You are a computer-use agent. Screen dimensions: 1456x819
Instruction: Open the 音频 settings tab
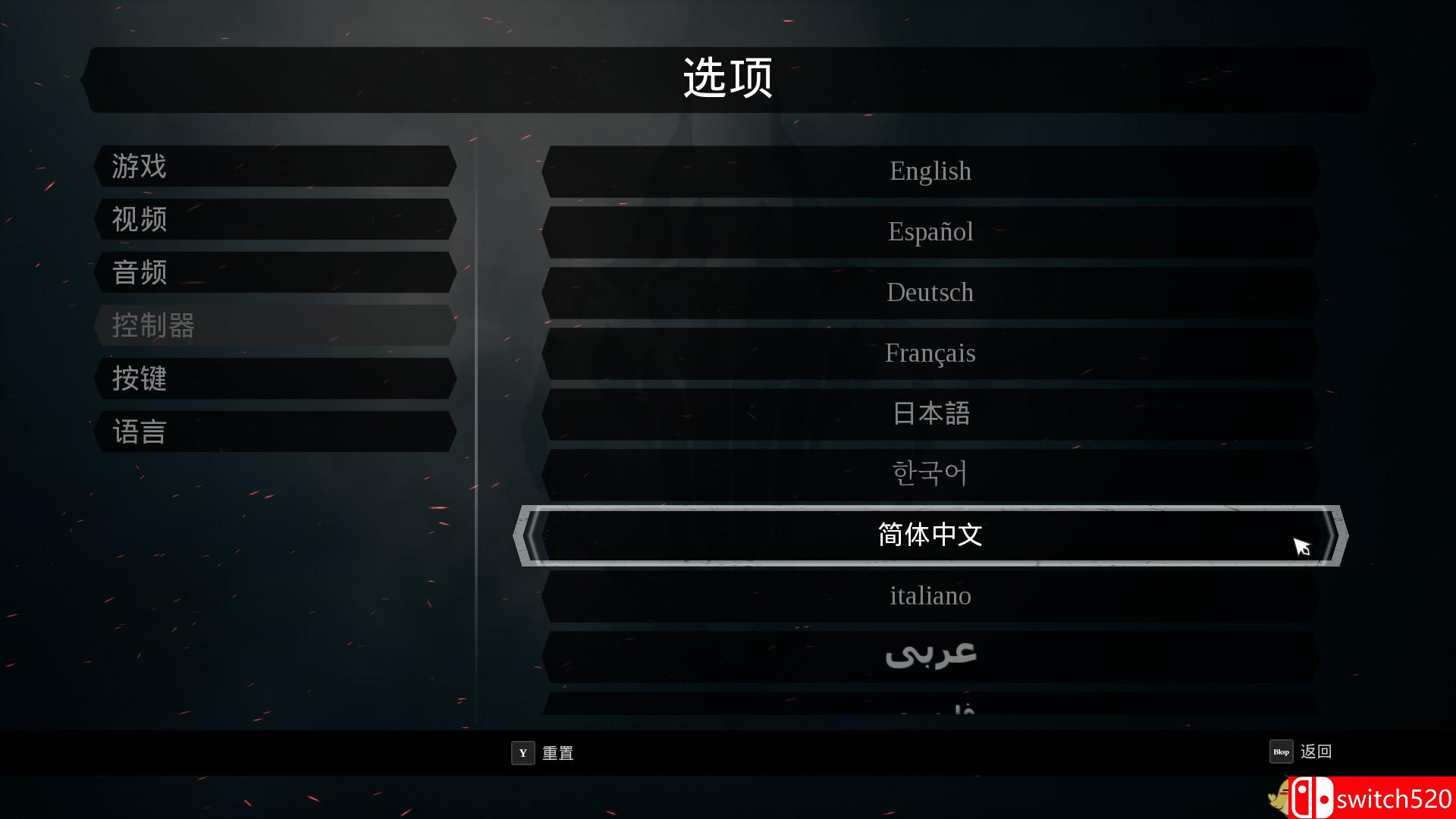point(273,273)
